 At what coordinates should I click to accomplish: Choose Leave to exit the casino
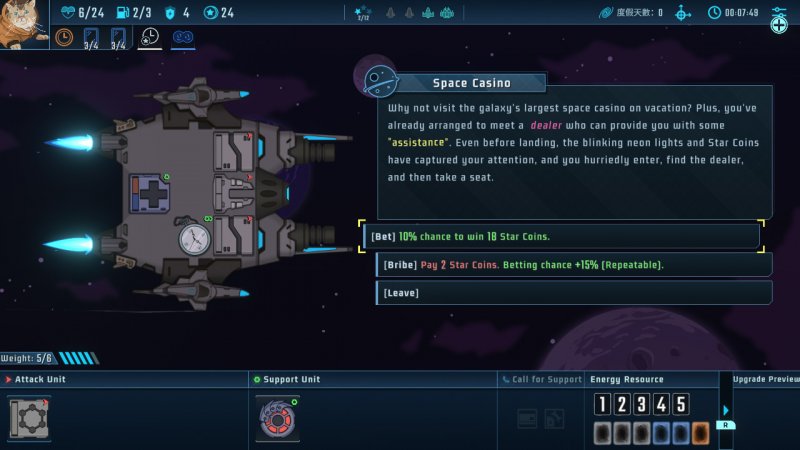pos(572,293)
